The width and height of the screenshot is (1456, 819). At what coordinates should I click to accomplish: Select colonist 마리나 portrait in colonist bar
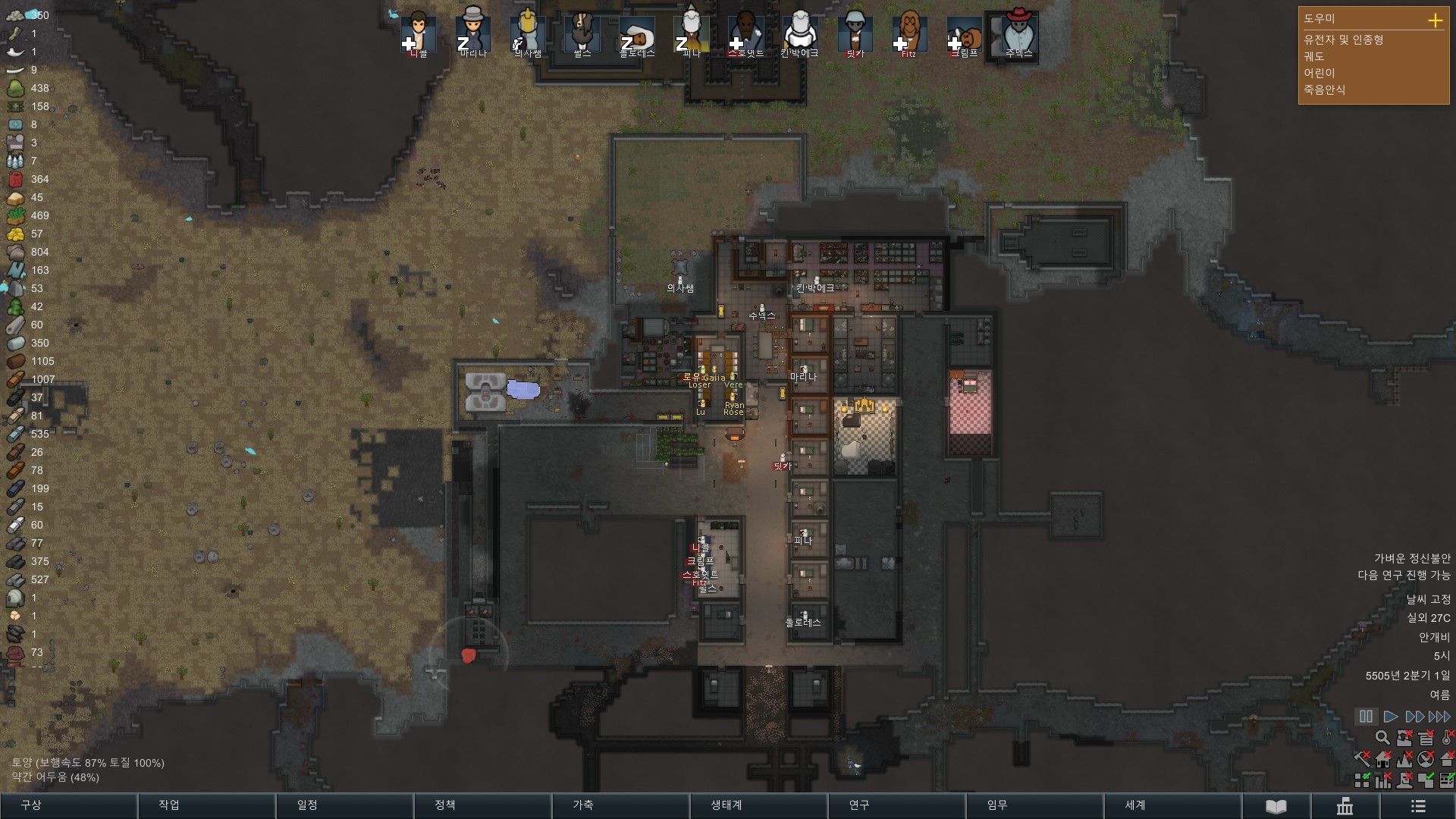click(473, 34)
